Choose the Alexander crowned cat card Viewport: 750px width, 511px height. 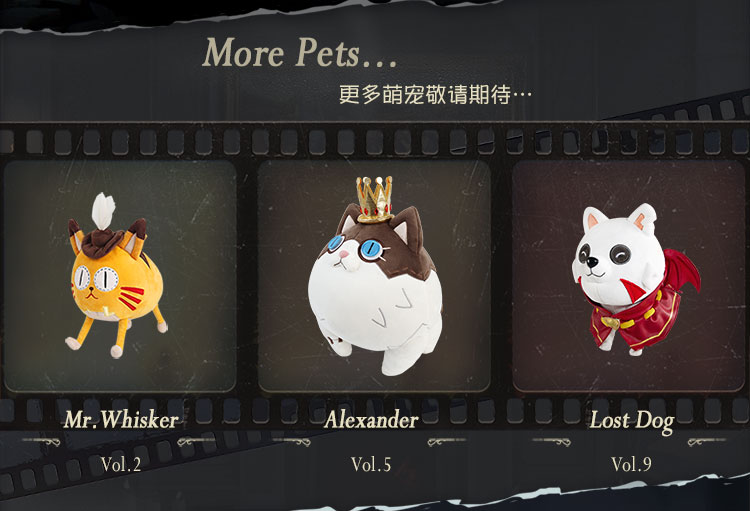coord(374,276)
